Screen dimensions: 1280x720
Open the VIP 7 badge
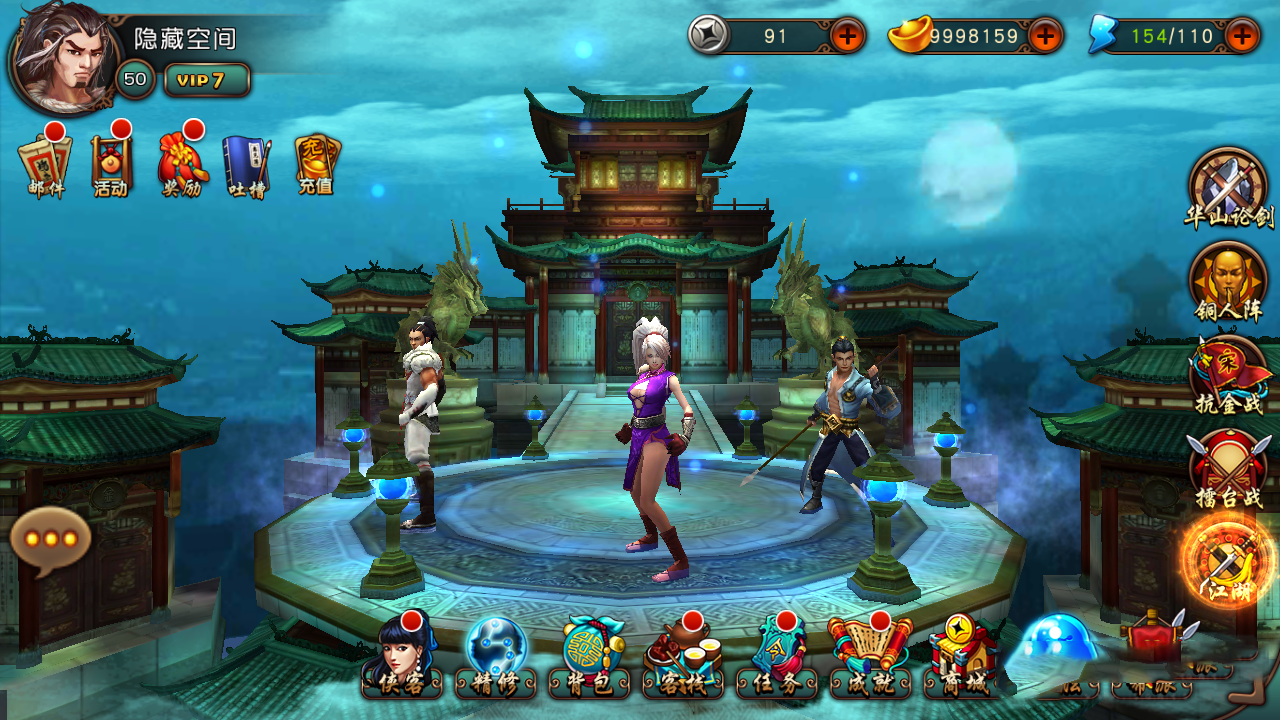207,80
